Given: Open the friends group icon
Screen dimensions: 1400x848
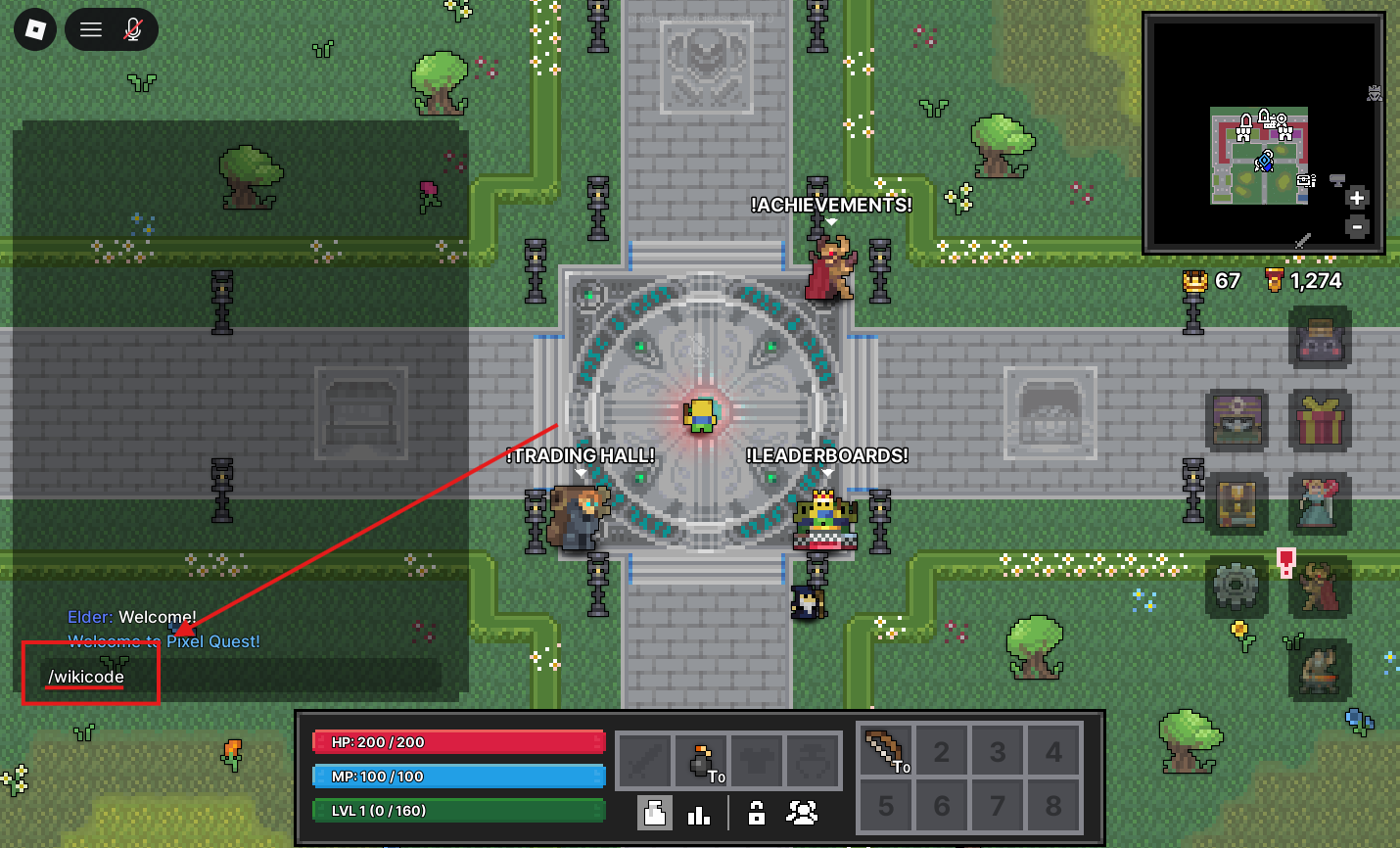Looking at the screenshot, I should pos(802,813).
